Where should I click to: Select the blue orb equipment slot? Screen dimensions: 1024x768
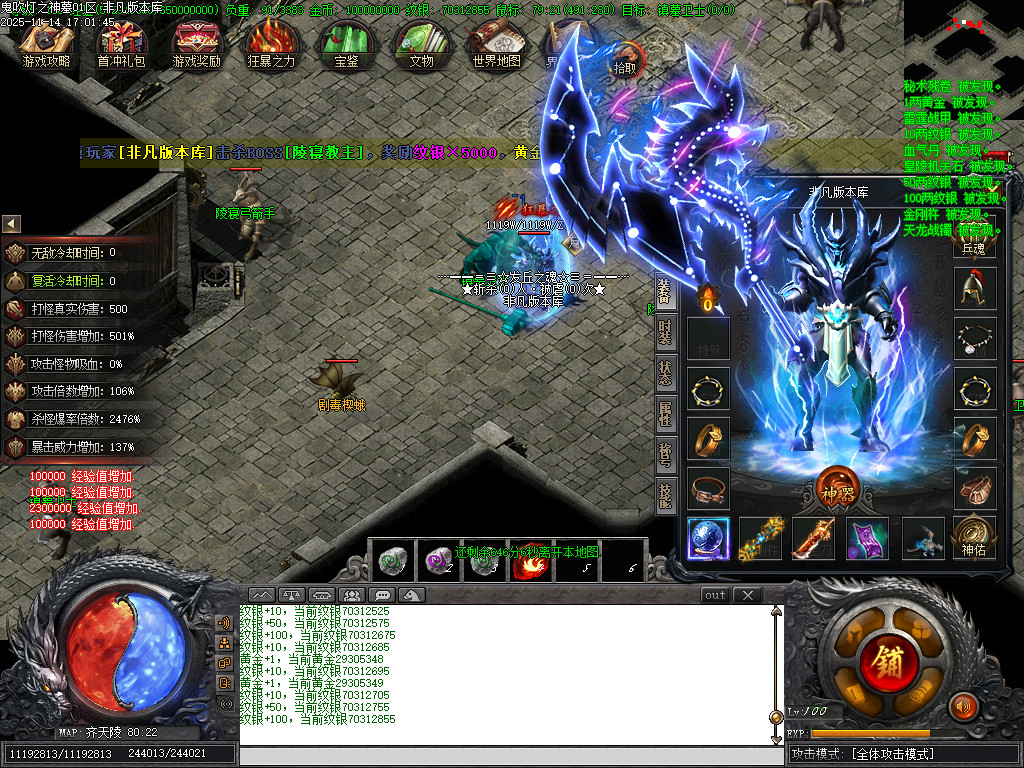(x=708, y=538)
